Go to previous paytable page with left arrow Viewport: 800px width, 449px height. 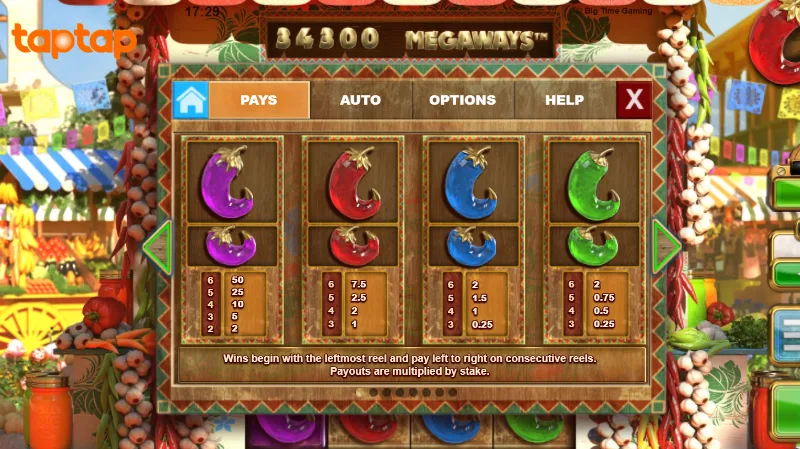[158, 247]
